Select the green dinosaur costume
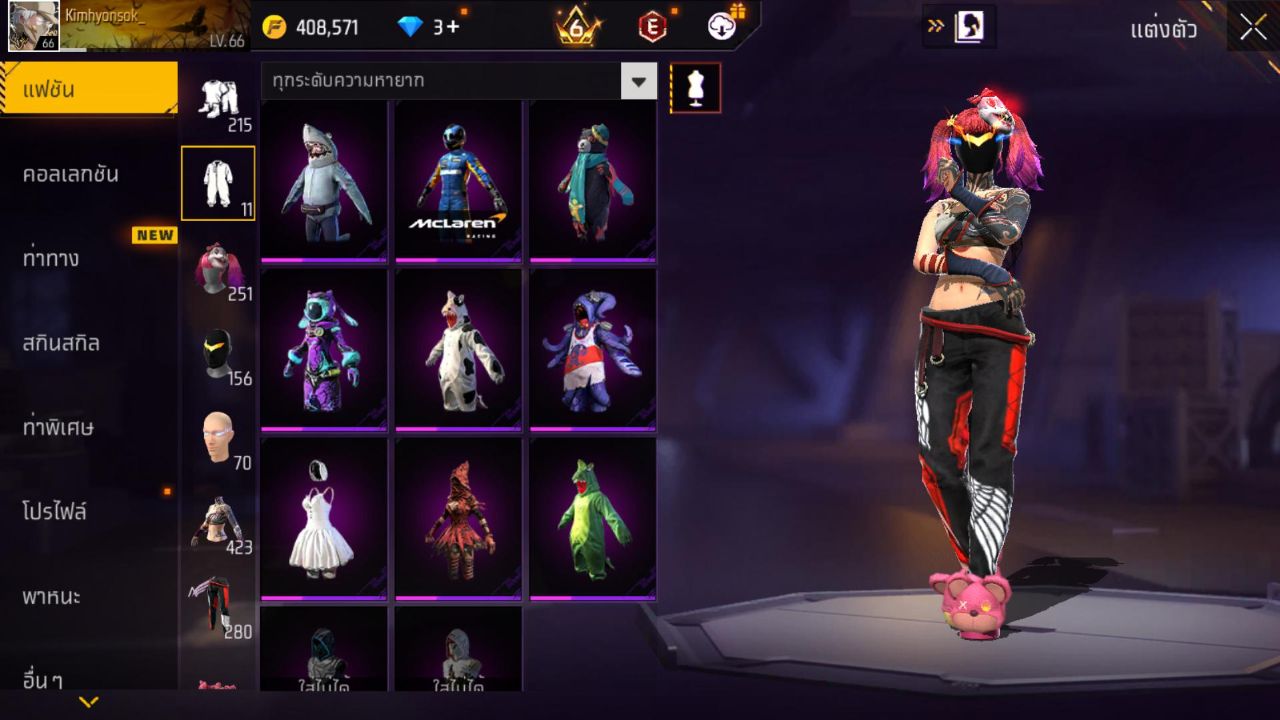The width and height of the screenshot is (1280, 720). click(592, 518)
